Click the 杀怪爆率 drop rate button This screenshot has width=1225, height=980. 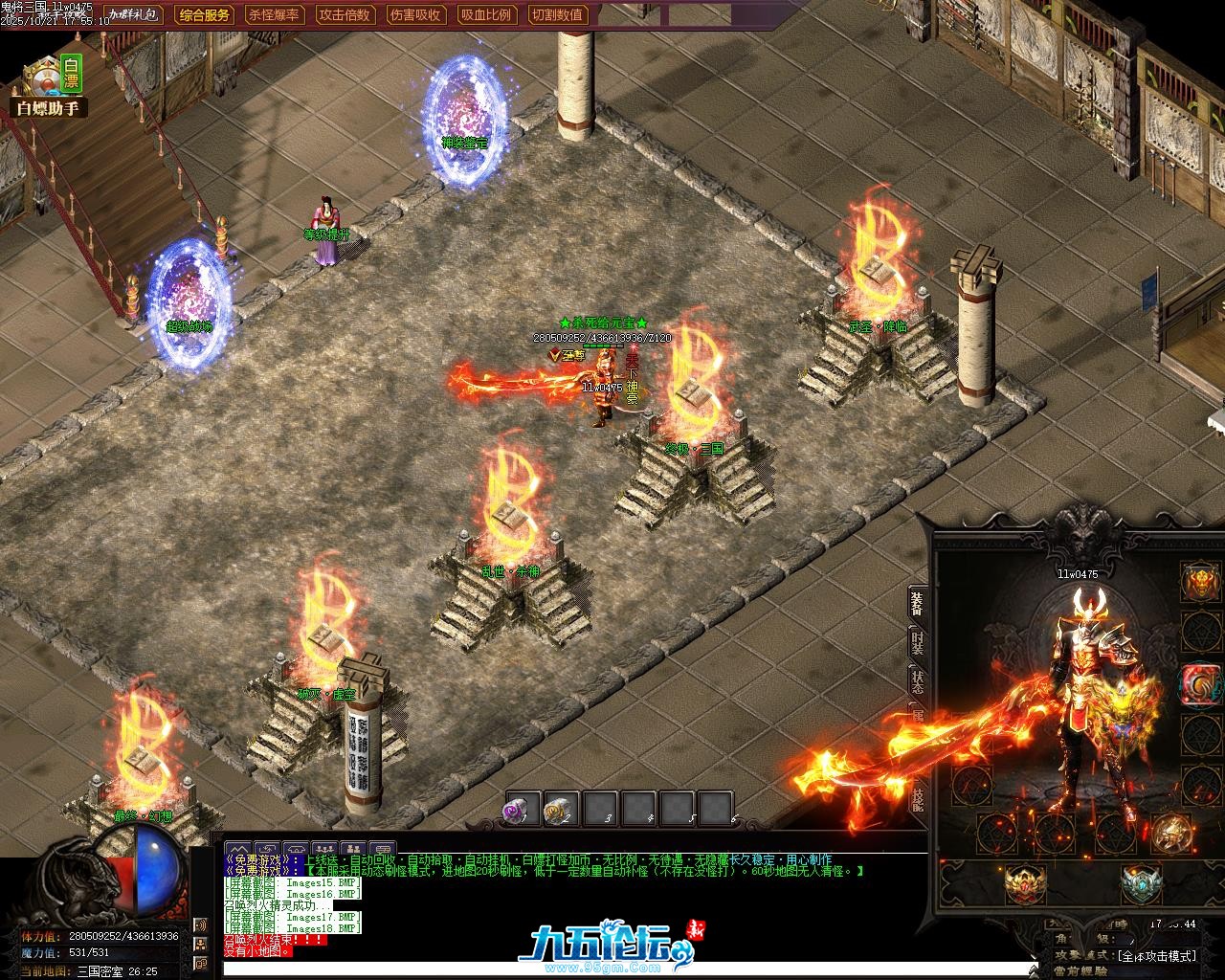pyautogui.click(x=274, y=14)
